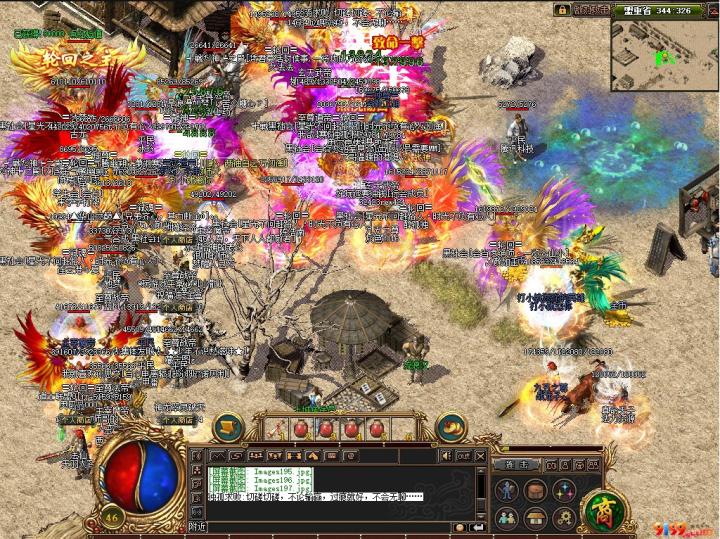
Task: Open the minimap in the corner
Action: tap(664, 49)
